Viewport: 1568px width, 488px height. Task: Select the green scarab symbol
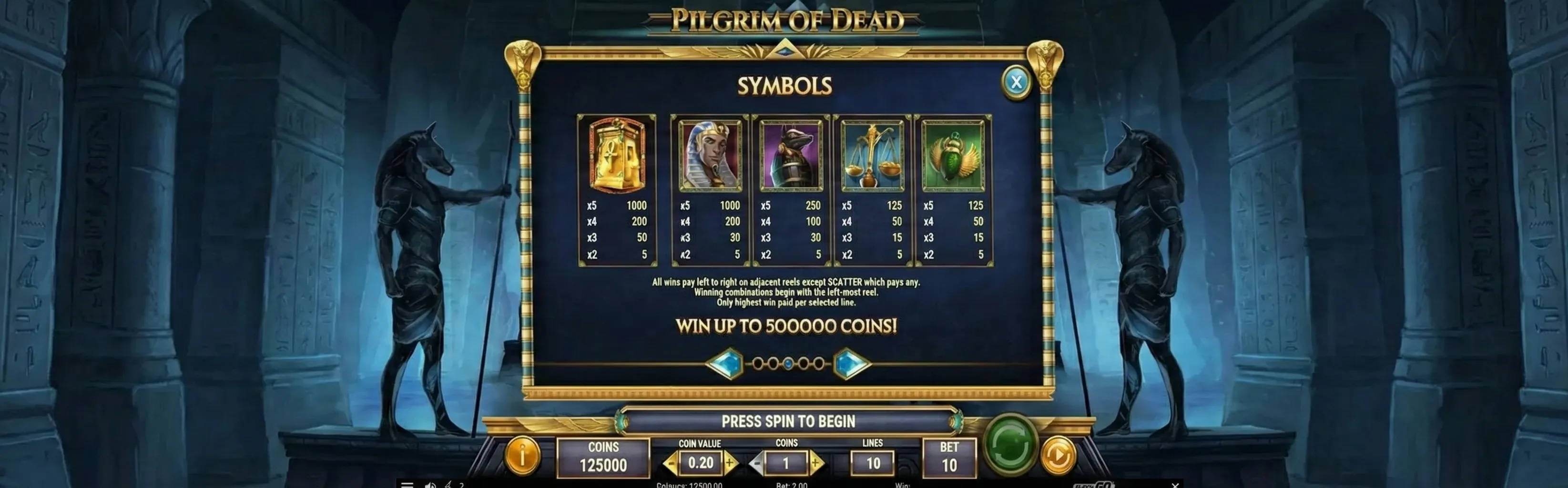(x=954, y=154)
